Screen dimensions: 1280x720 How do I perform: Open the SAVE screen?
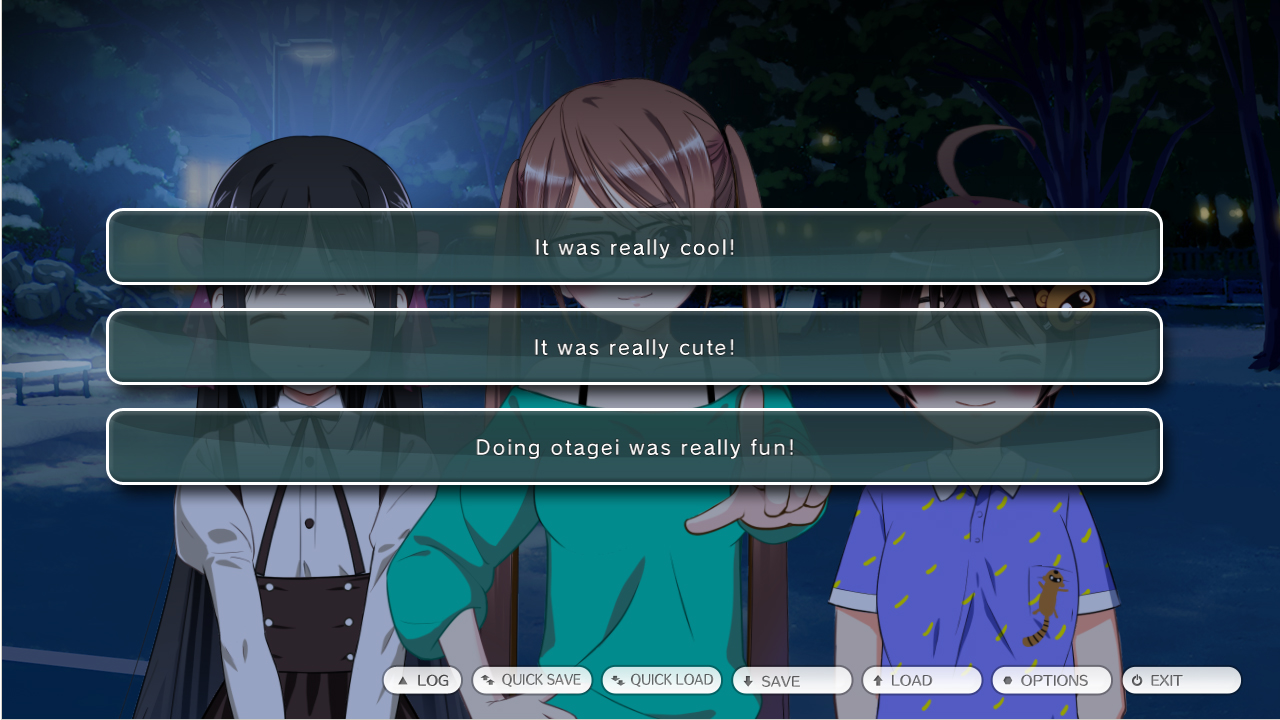tap(792, 680)
